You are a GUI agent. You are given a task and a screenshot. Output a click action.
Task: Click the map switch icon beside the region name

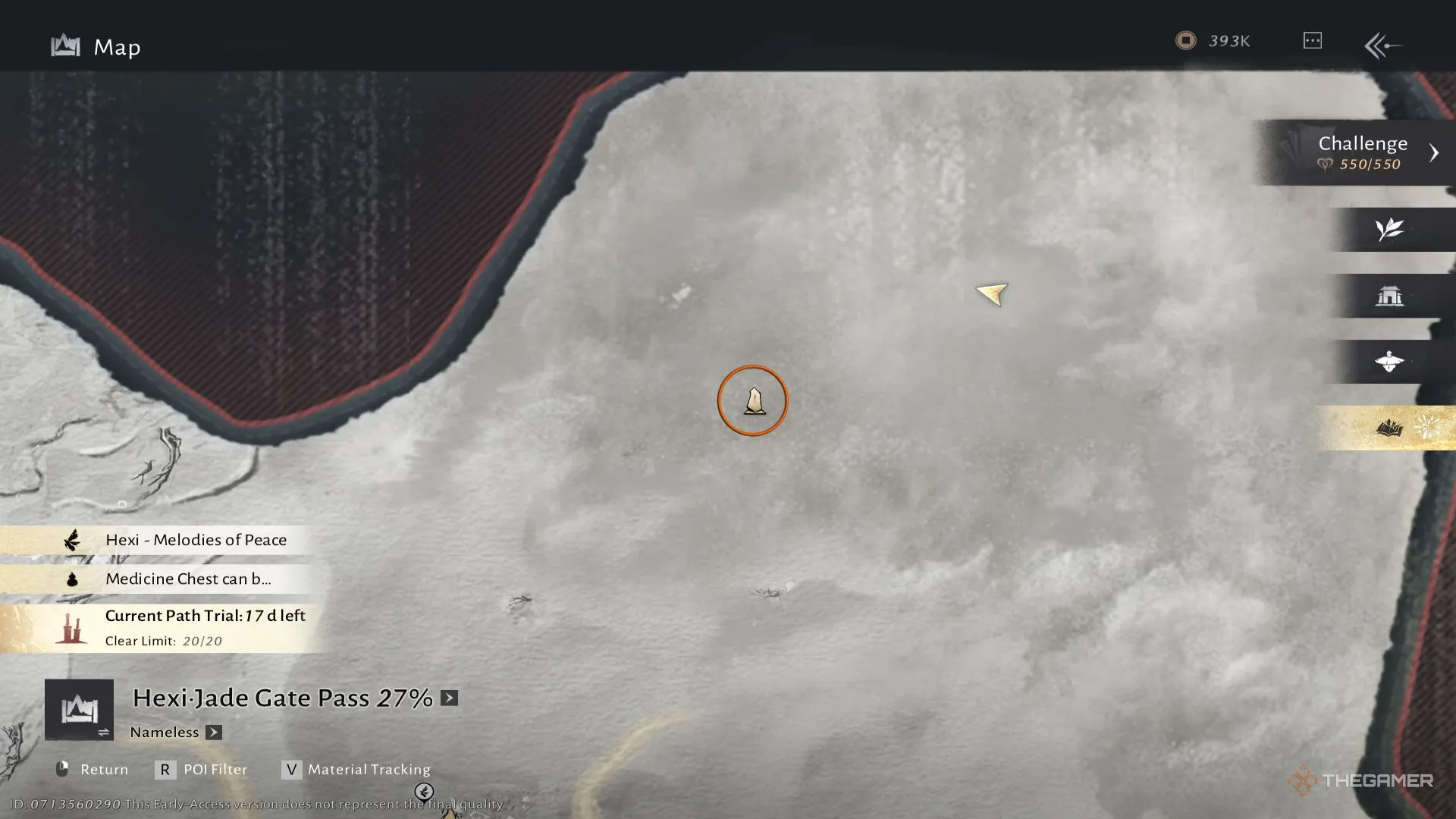tap(79, 710)
